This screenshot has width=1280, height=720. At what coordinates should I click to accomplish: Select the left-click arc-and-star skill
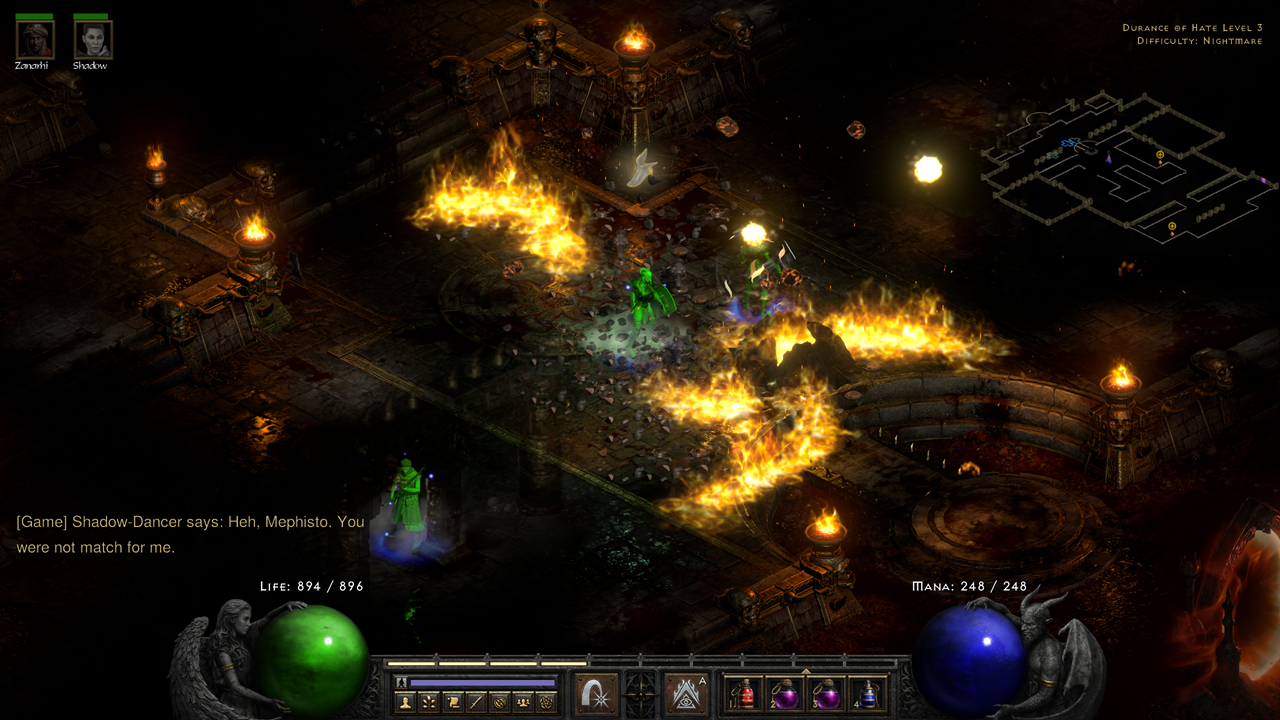[x=596, y=694]
